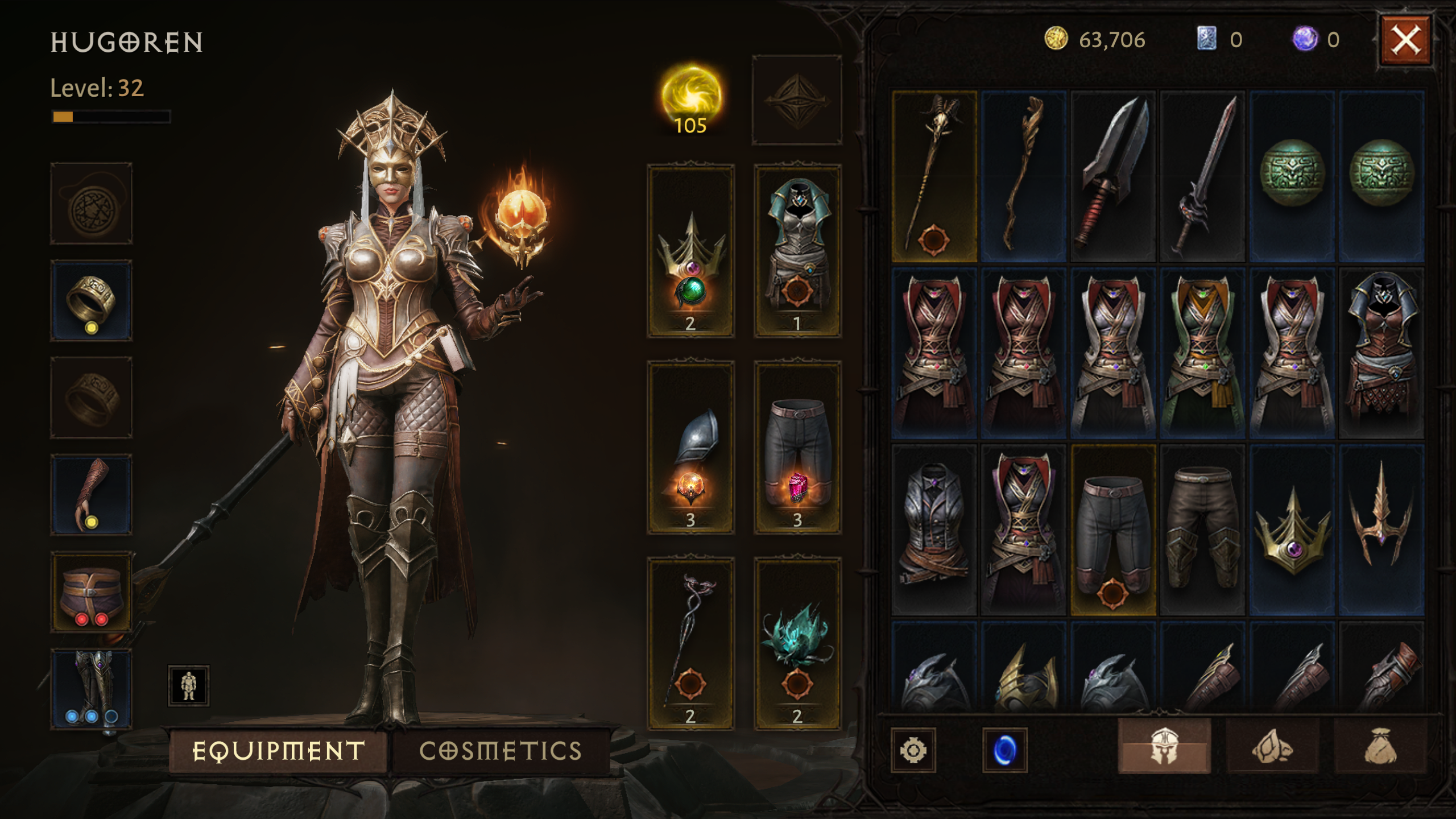
Task: Switch to the Cosmetics tab
Action: pyautogui.click(x=500, y=751)
